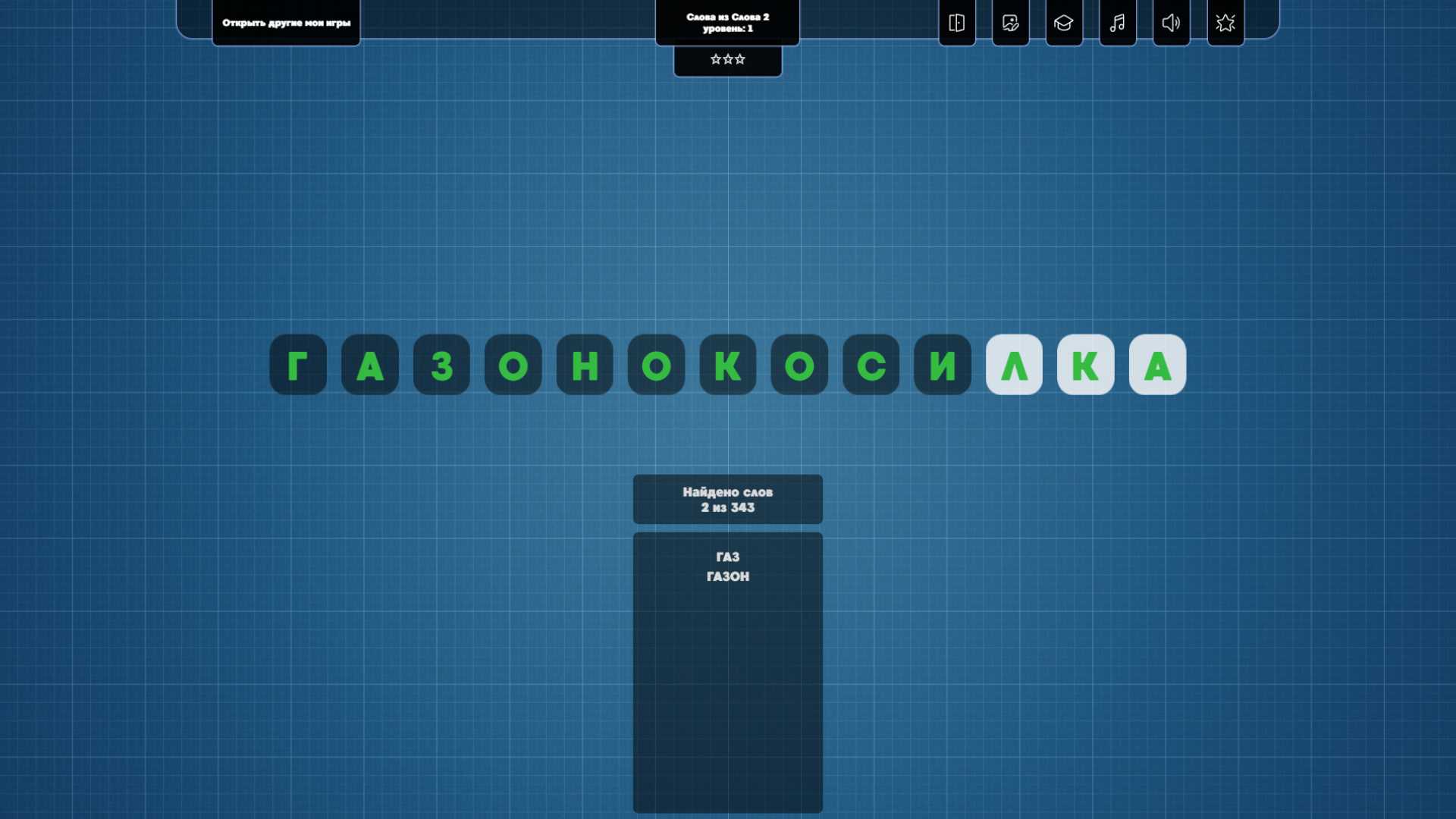
Task: Toggle off the selected white Л tile
Action: point(1014,366)
